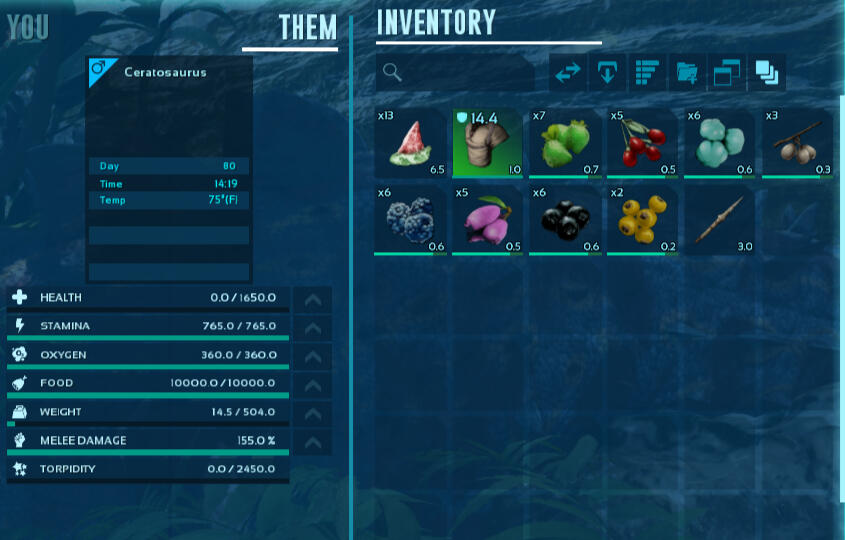Create a new folder with the folder icon
Image resolution: width=845 pixels, height=540 pixels.
[688, 73]
